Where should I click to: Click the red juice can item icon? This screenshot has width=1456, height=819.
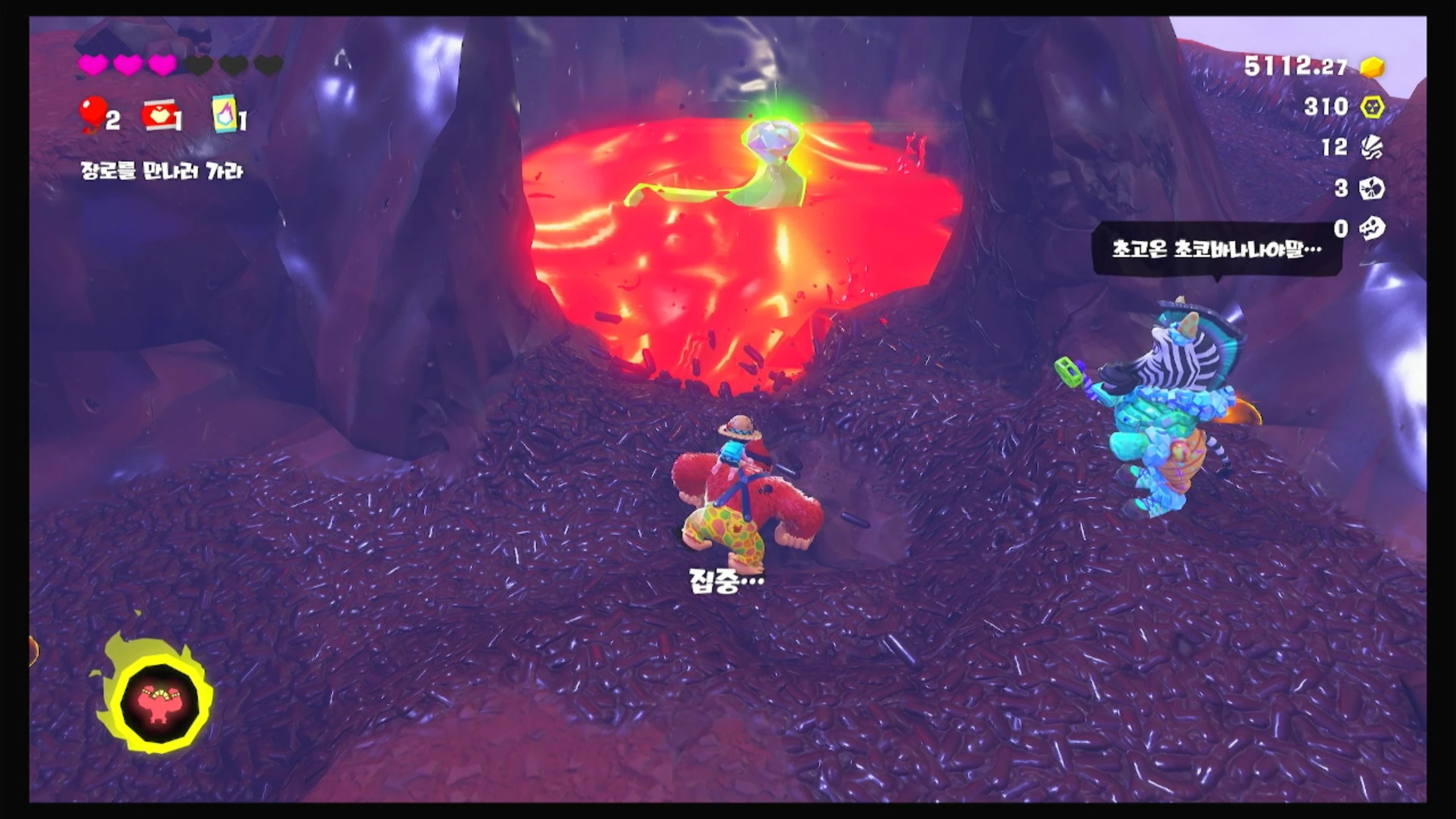[x=159, y=117]
